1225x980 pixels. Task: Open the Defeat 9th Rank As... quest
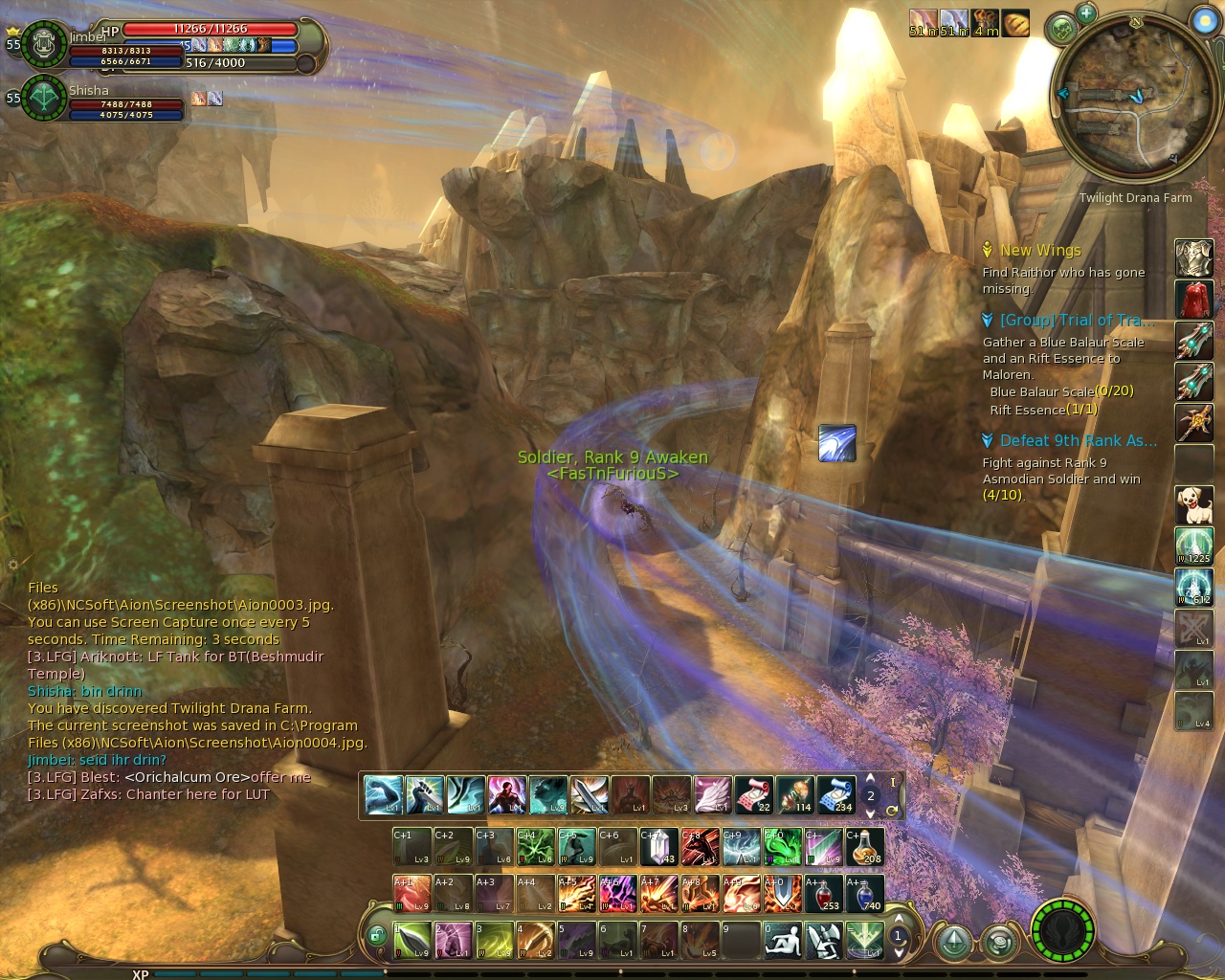point(1078,441)
